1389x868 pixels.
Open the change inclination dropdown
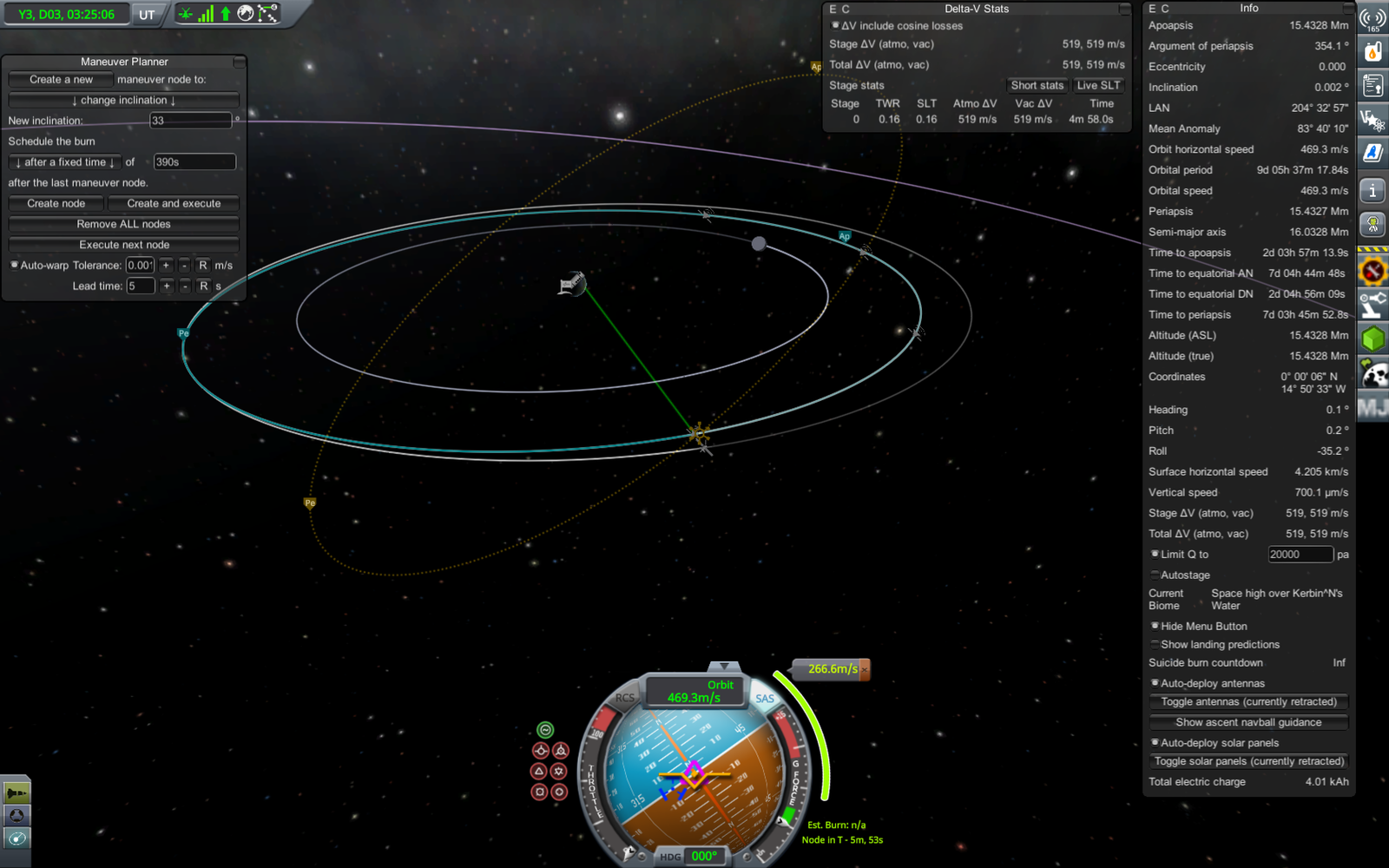123,100
